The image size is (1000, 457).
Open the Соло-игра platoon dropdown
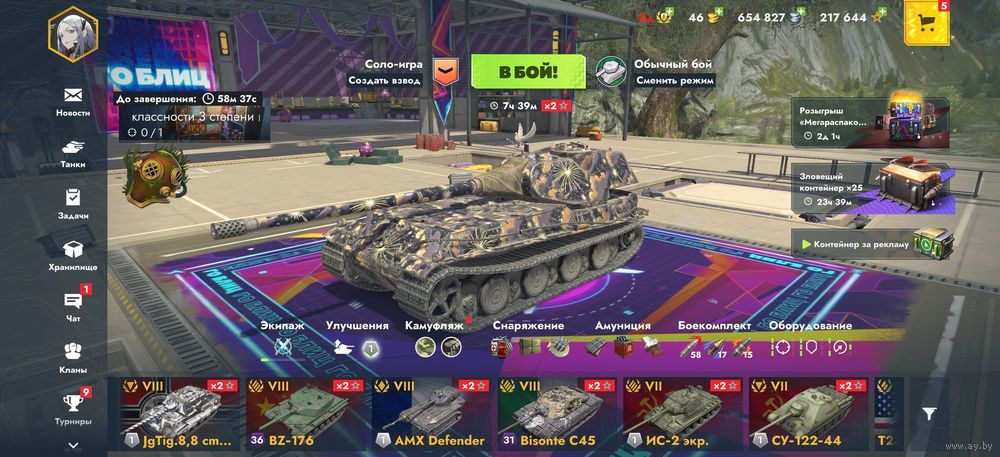447,71
